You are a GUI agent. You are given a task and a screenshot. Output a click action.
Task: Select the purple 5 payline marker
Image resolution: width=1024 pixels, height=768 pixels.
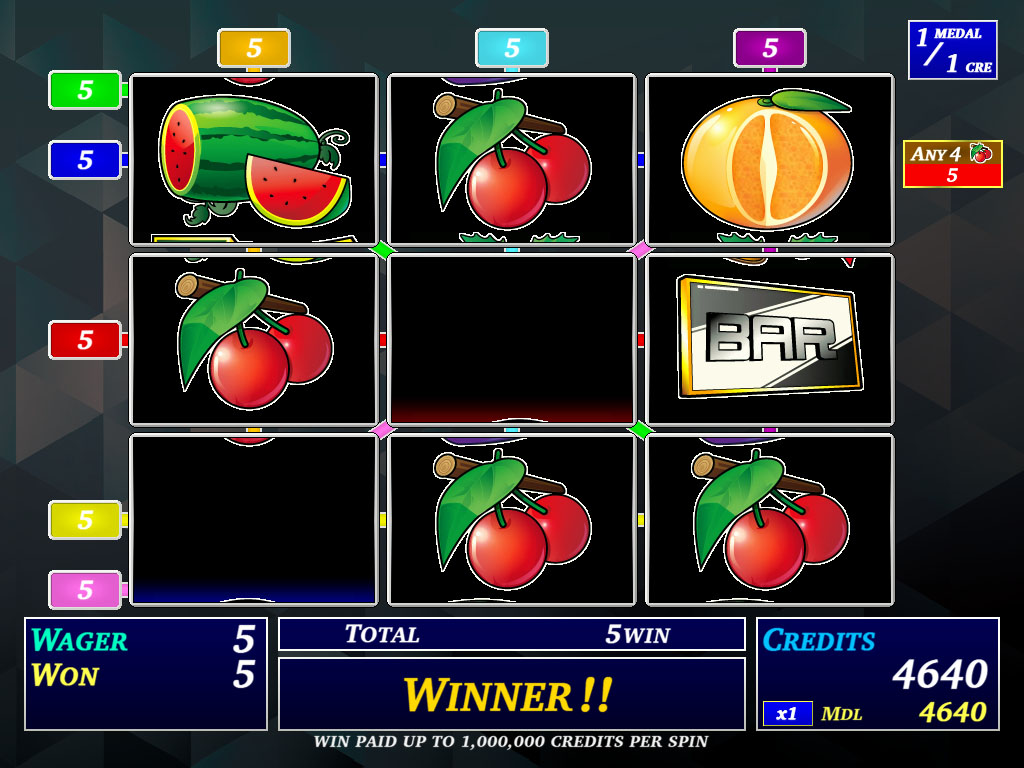pos(769,48)
